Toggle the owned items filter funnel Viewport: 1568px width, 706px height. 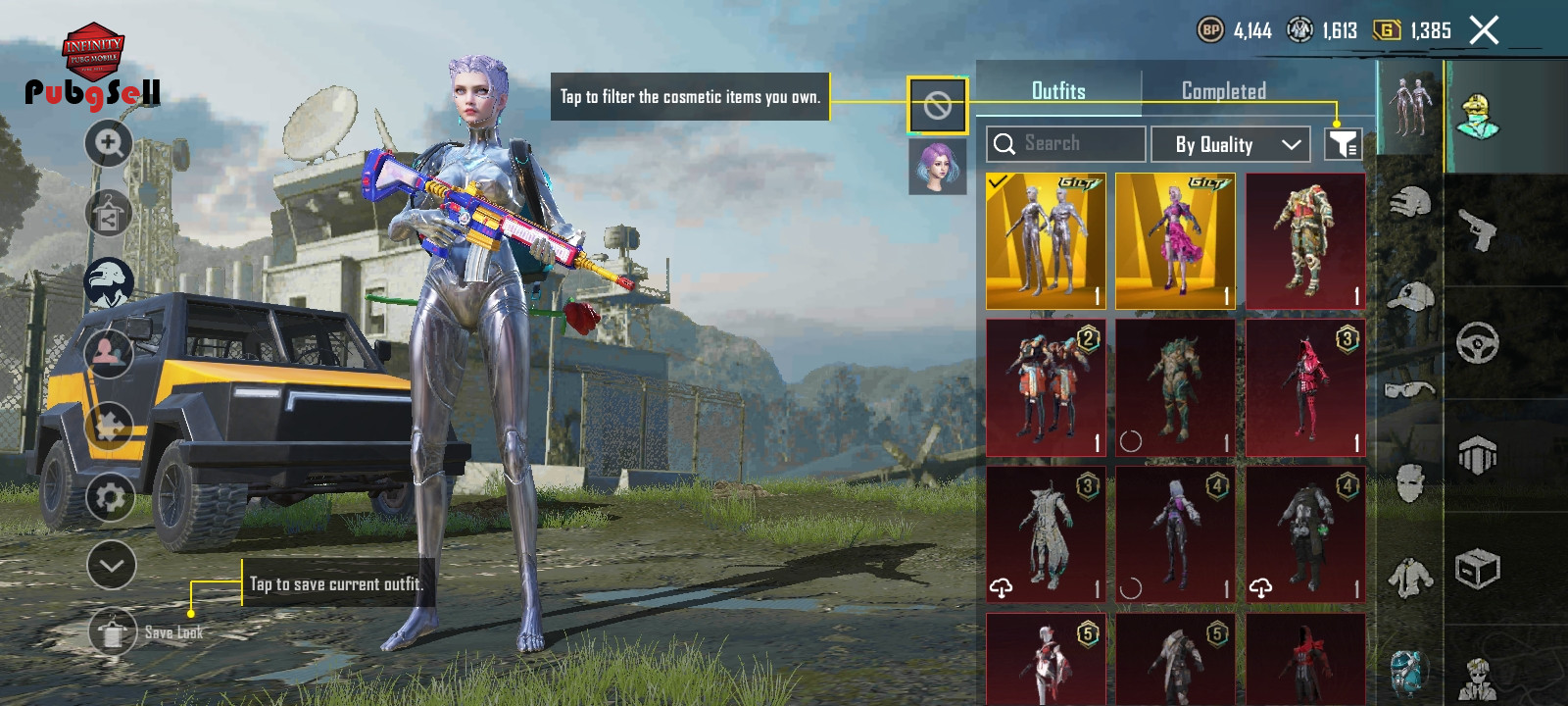coord(1343,144)
